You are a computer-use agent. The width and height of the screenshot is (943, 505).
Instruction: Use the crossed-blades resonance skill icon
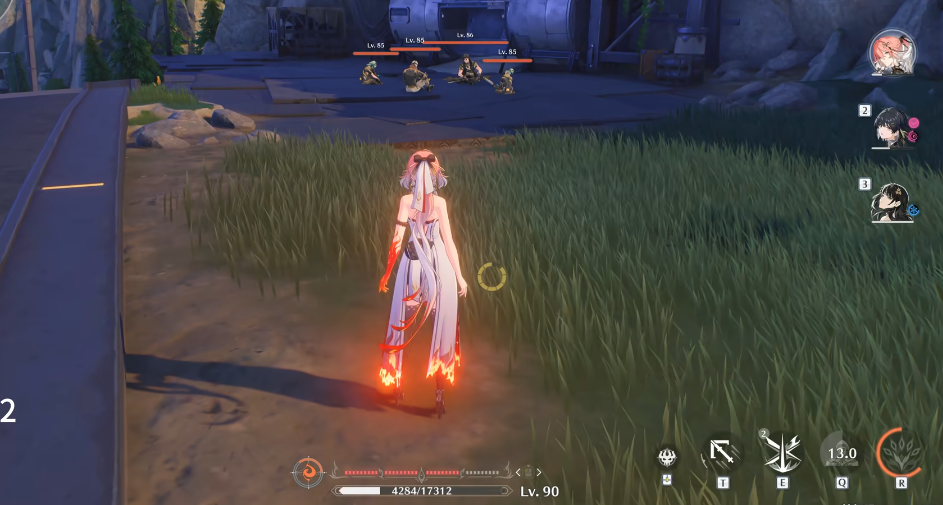(x=782, y=453)
